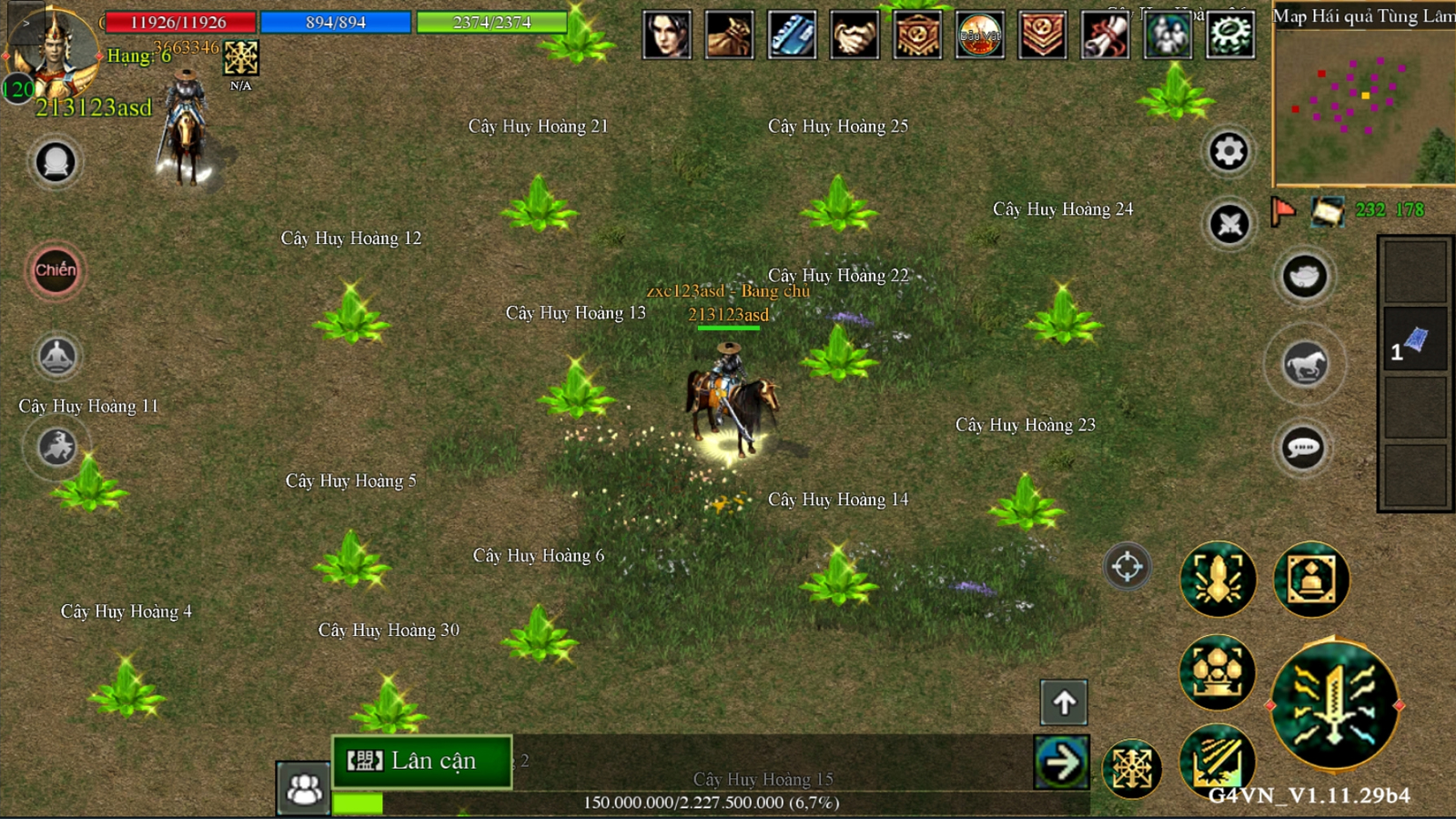The height and width of the screenshot is (819, 1456).
Task: Select the Lân cận chat channel tab
Action: [422, 761]
